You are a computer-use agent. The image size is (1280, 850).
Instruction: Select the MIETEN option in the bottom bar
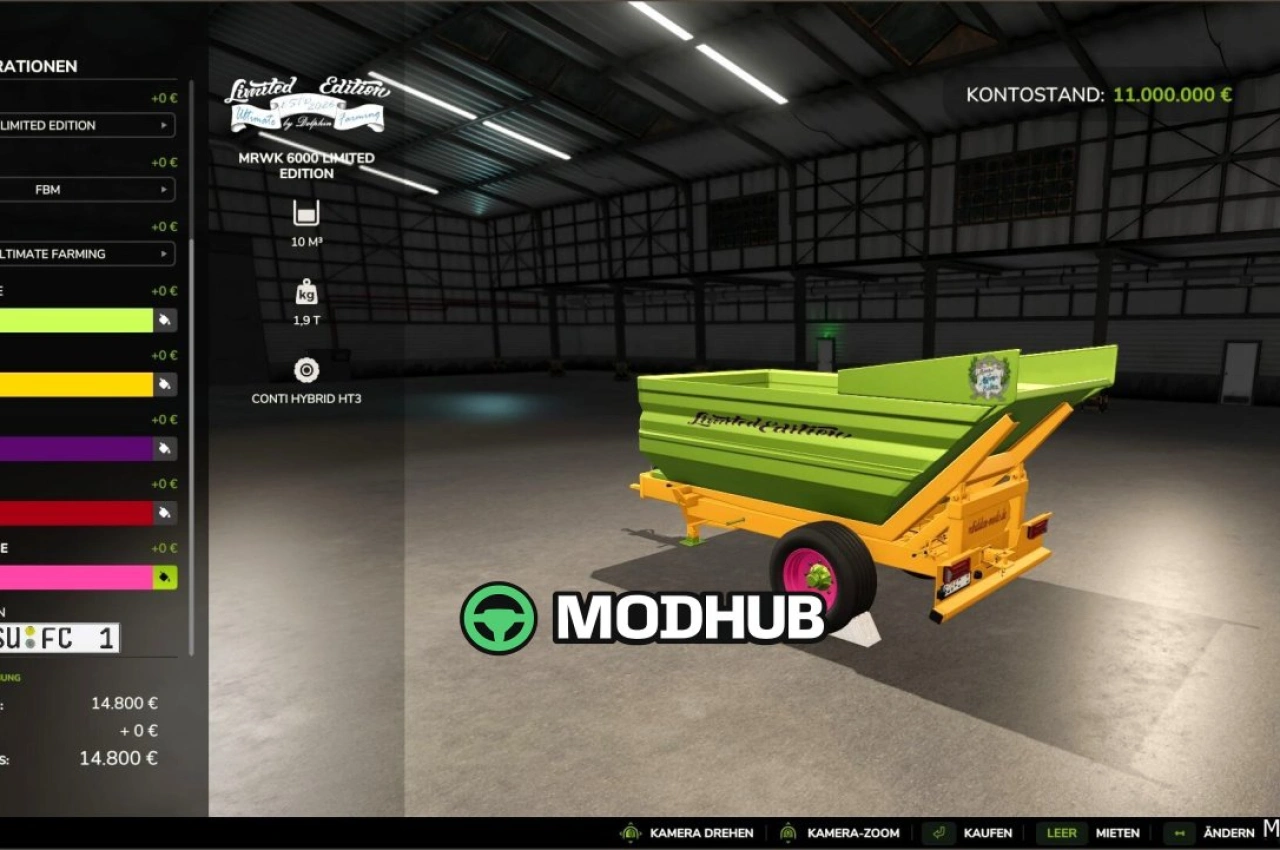[1119, 832]
